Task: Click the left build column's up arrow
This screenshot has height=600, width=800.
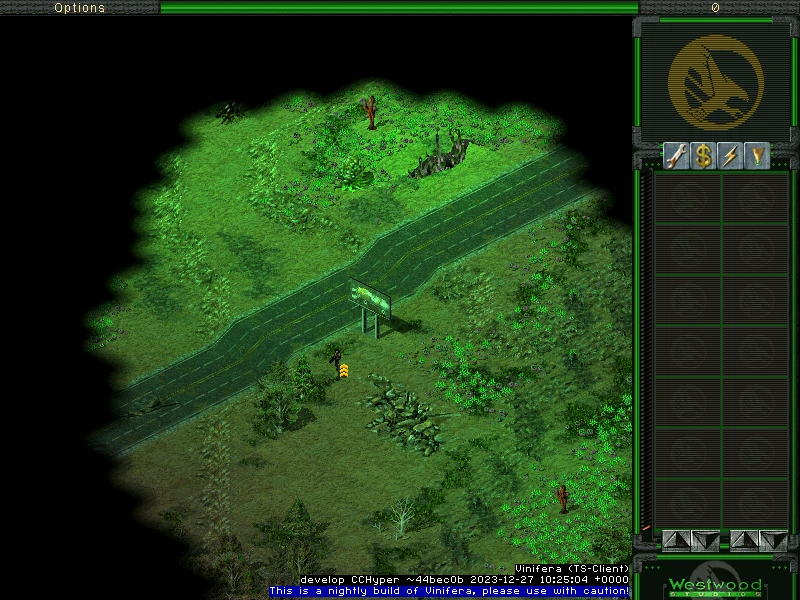Action: click(x=676, y=540)
